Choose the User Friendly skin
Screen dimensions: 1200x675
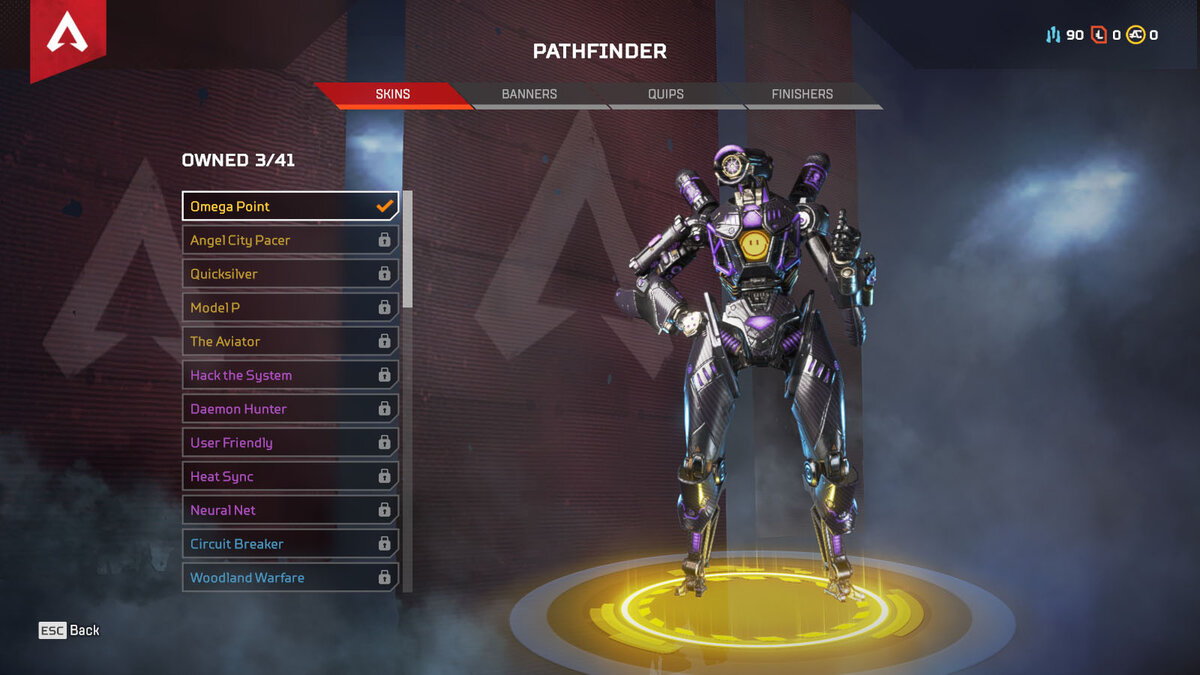290,443
